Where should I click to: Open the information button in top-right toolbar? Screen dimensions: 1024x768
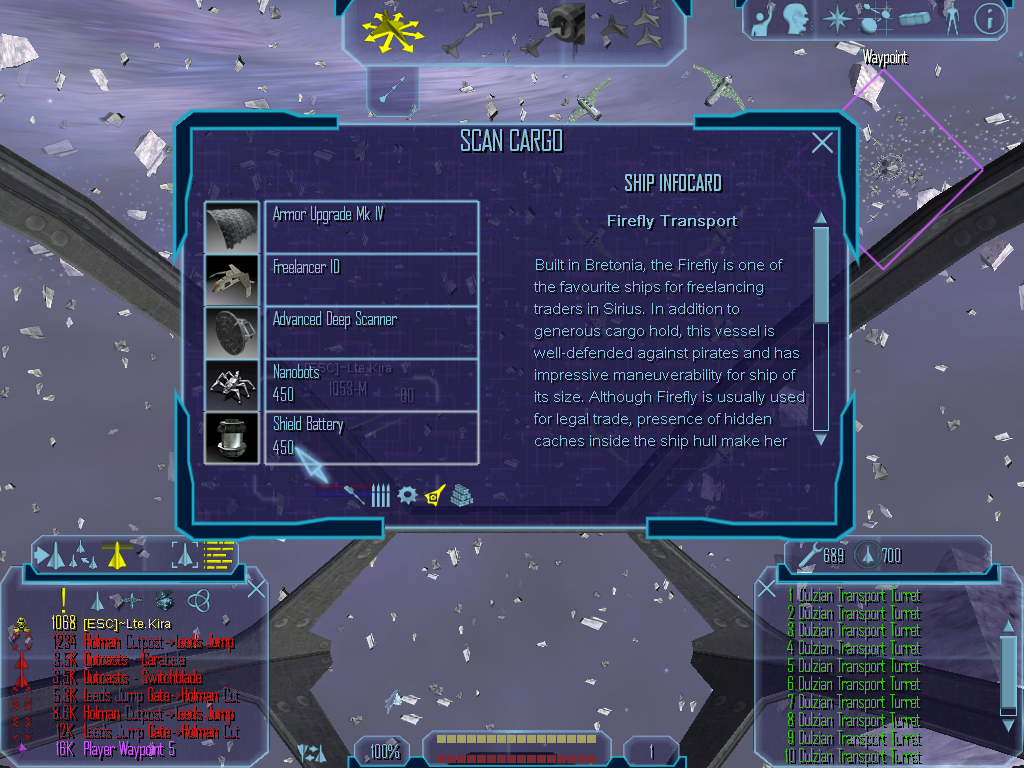[x=989, y=18]
